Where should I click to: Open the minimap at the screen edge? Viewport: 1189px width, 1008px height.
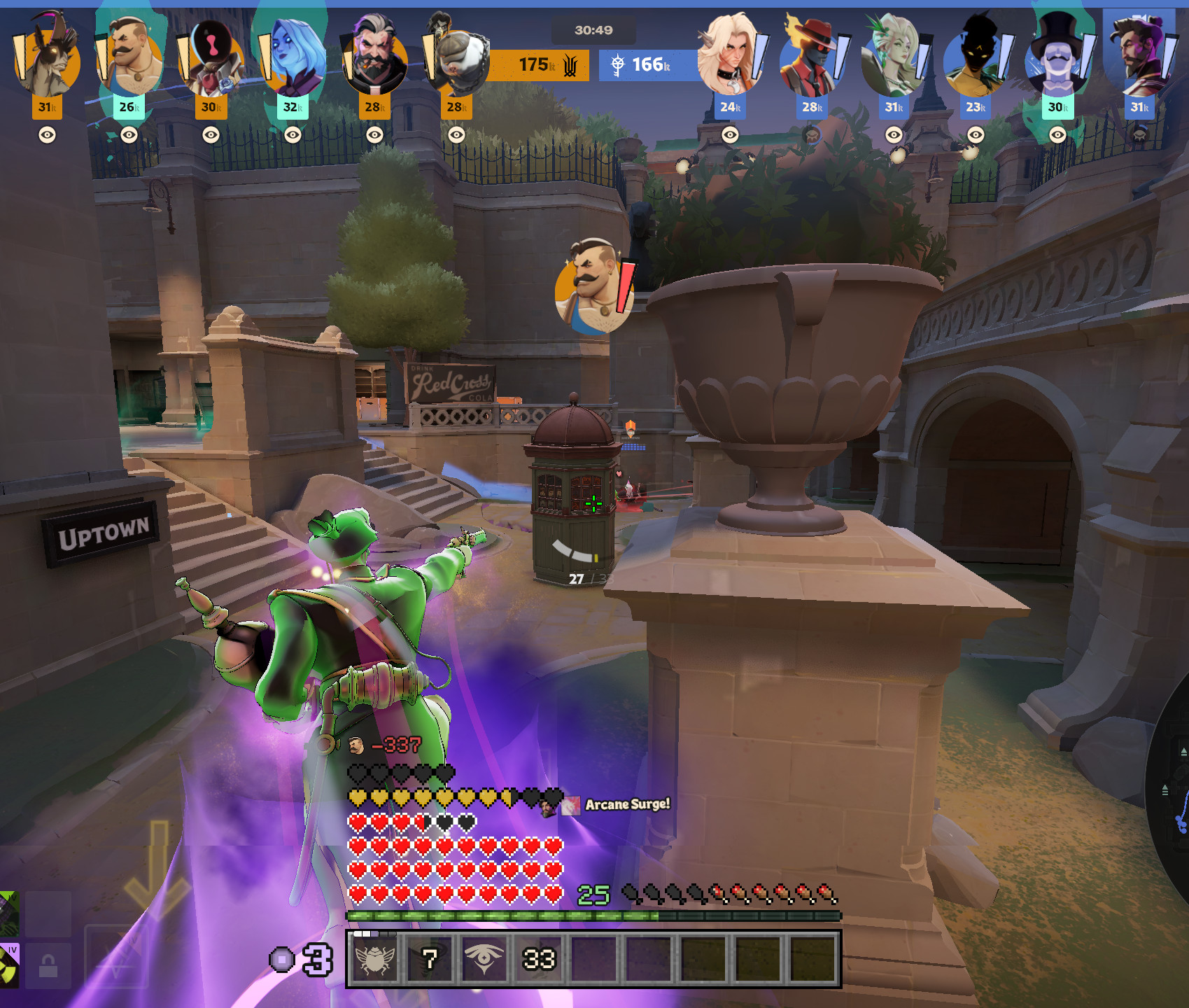(1172, 791)
